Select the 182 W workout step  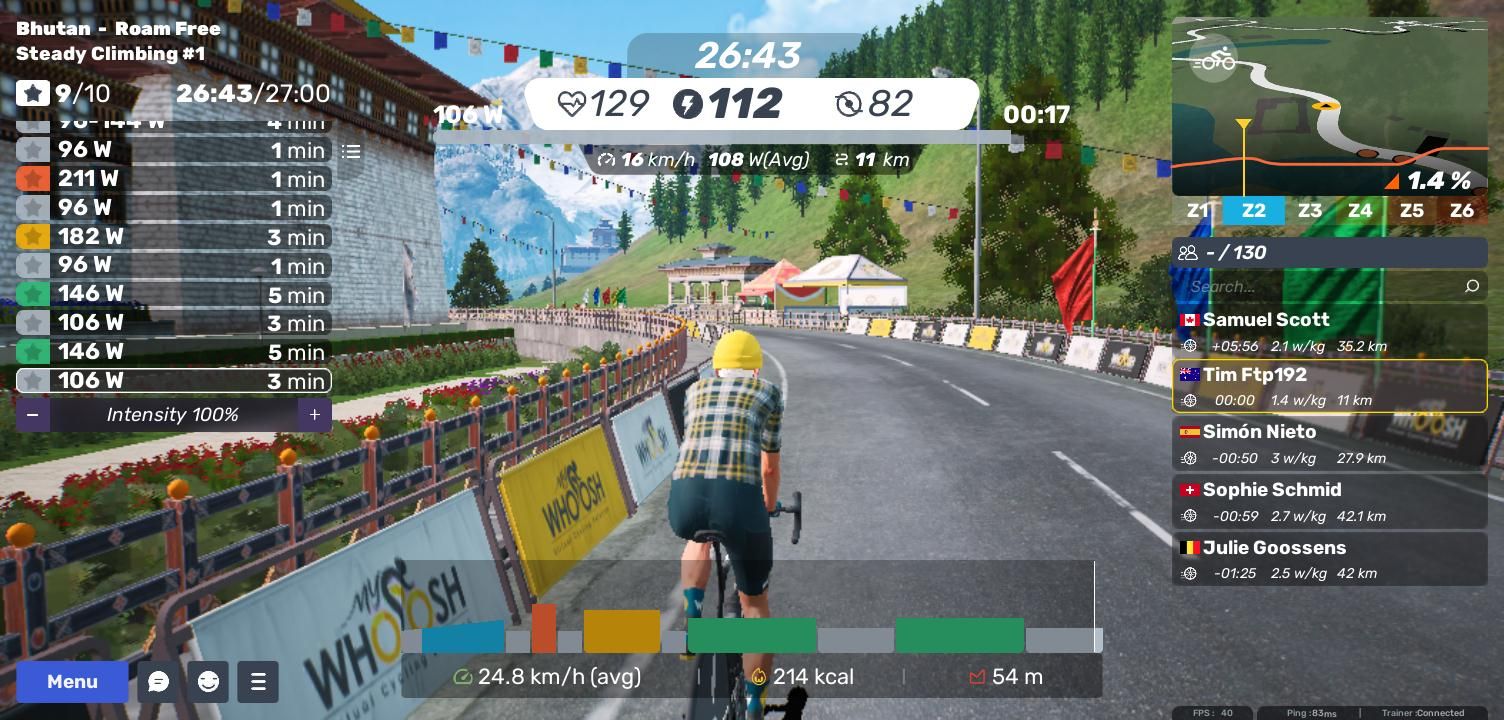coord(173,237)
